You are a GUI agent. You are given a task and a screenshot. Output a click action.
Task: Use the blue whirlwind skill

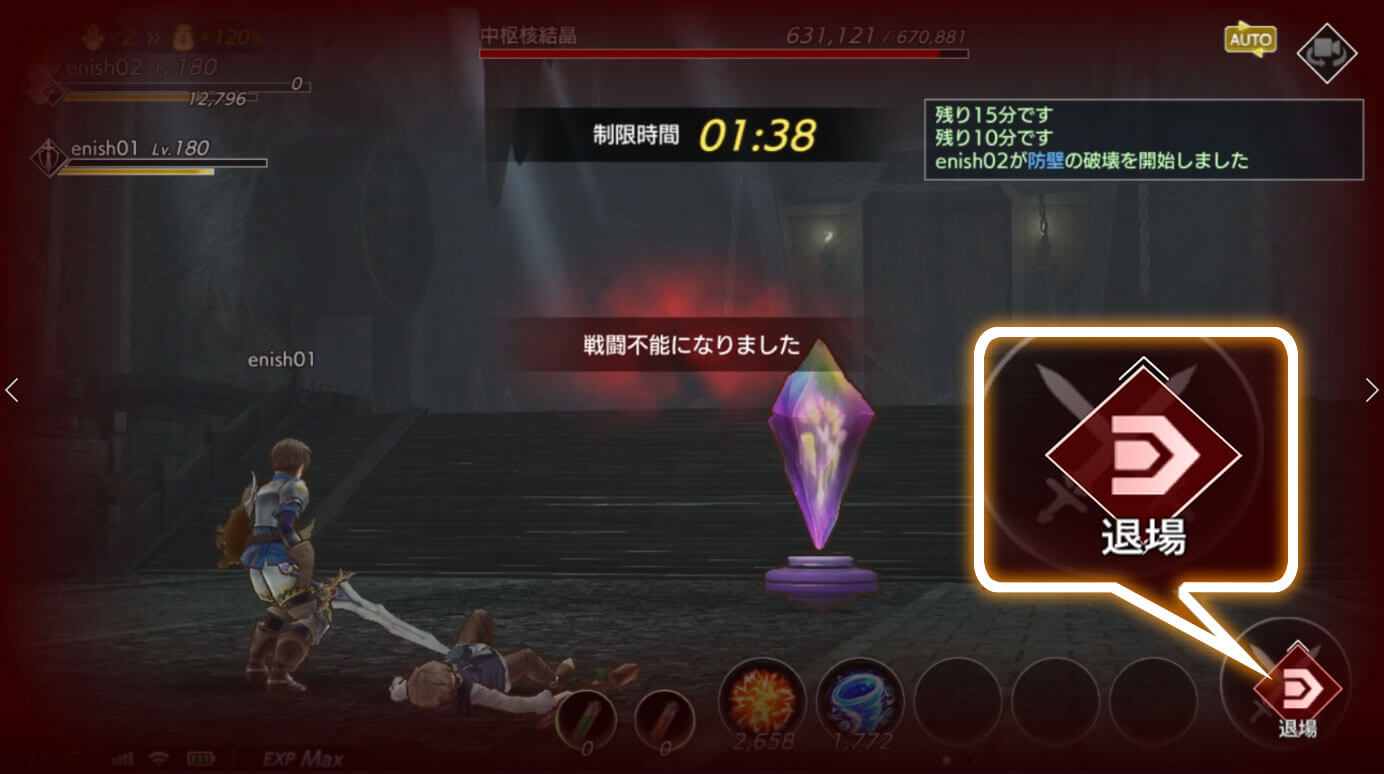pyautogui.click(x=859, y=699)
